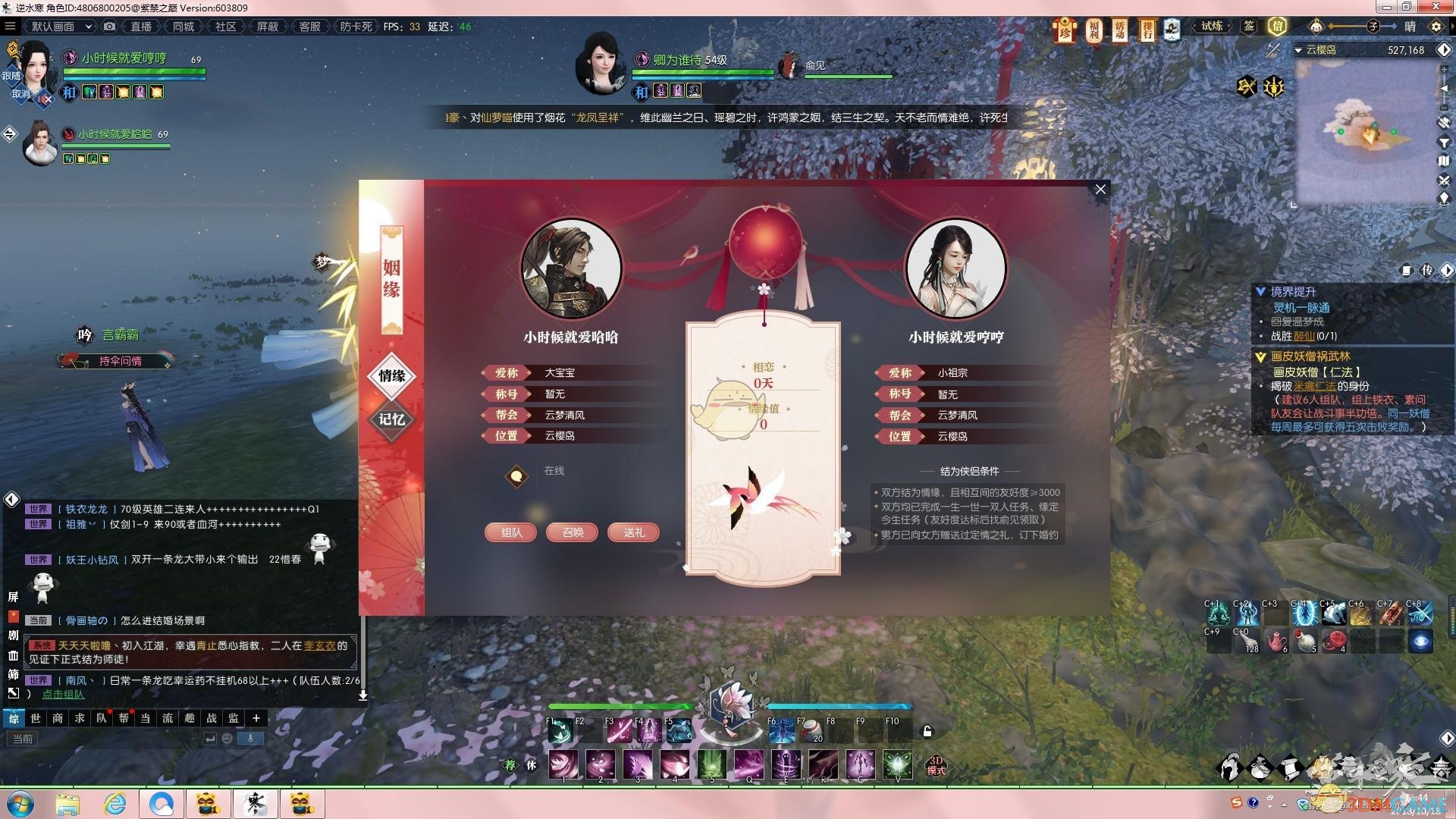Viewport: 1456px width, 819px height.
Task: Open the 默认画面 display preset dropdown
Action: 59,25
